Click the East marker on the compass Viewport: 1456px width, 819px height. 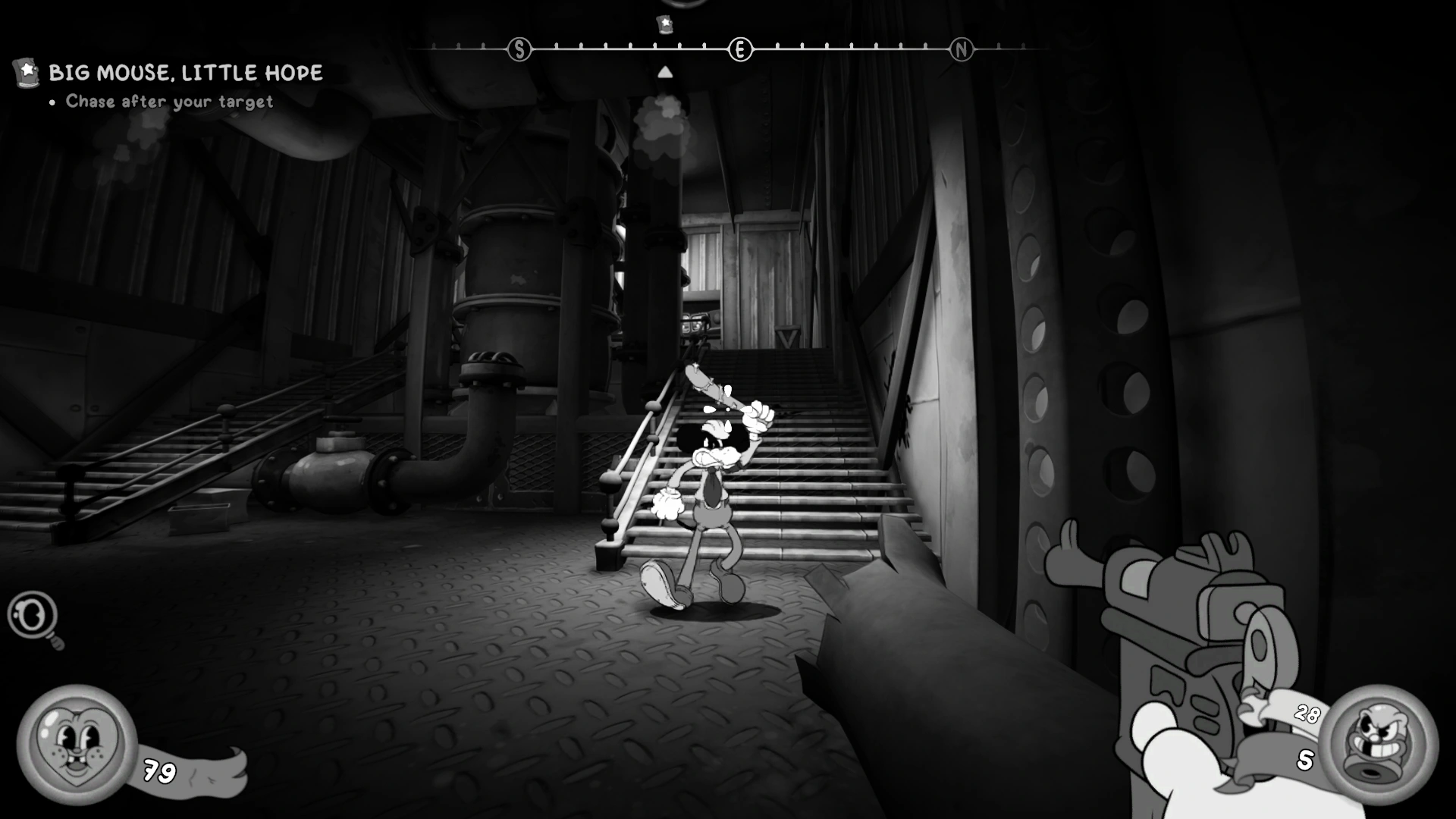pos(740,50)
